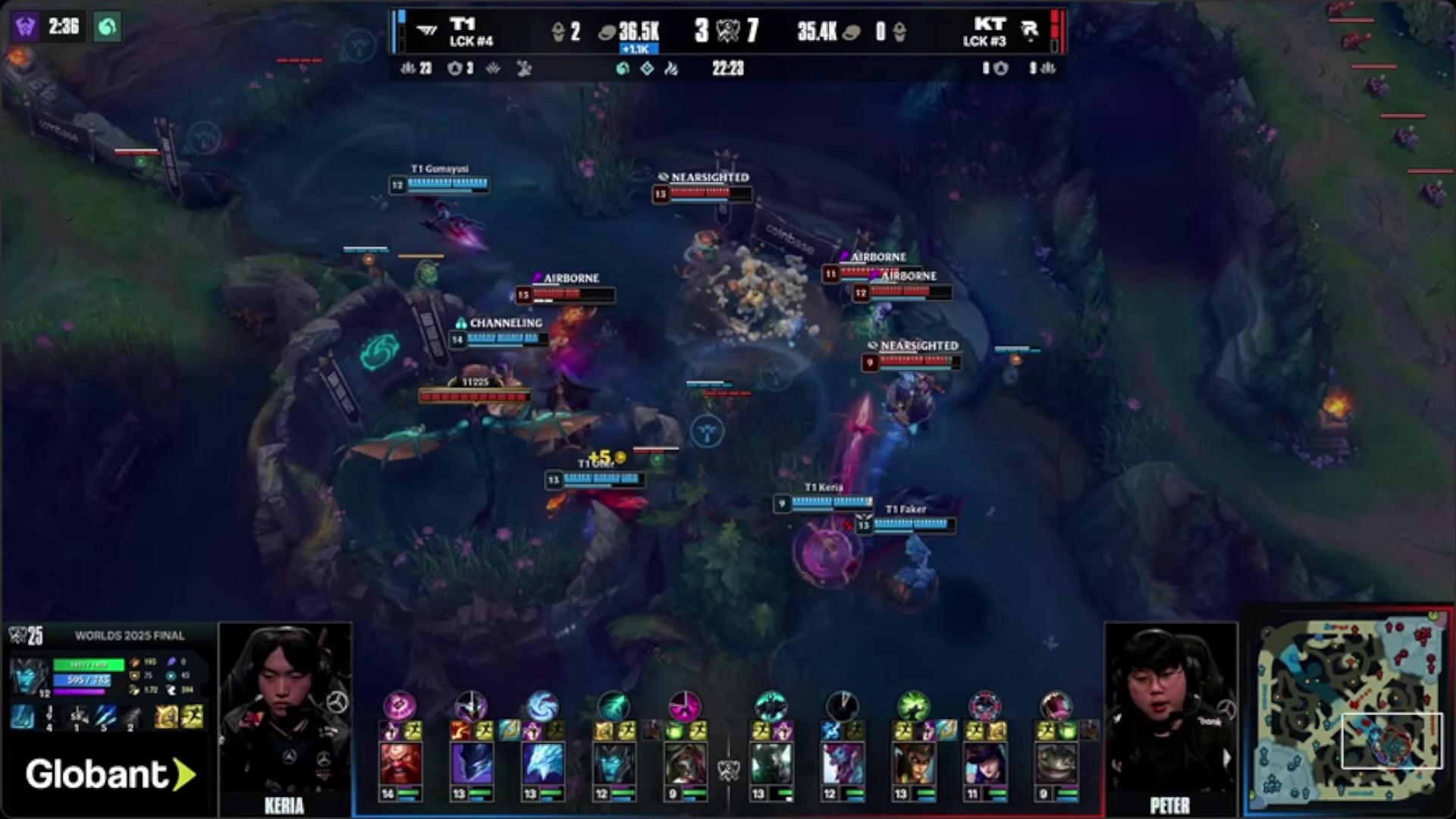Click the Globant sponsor logo

click(109, 774)
